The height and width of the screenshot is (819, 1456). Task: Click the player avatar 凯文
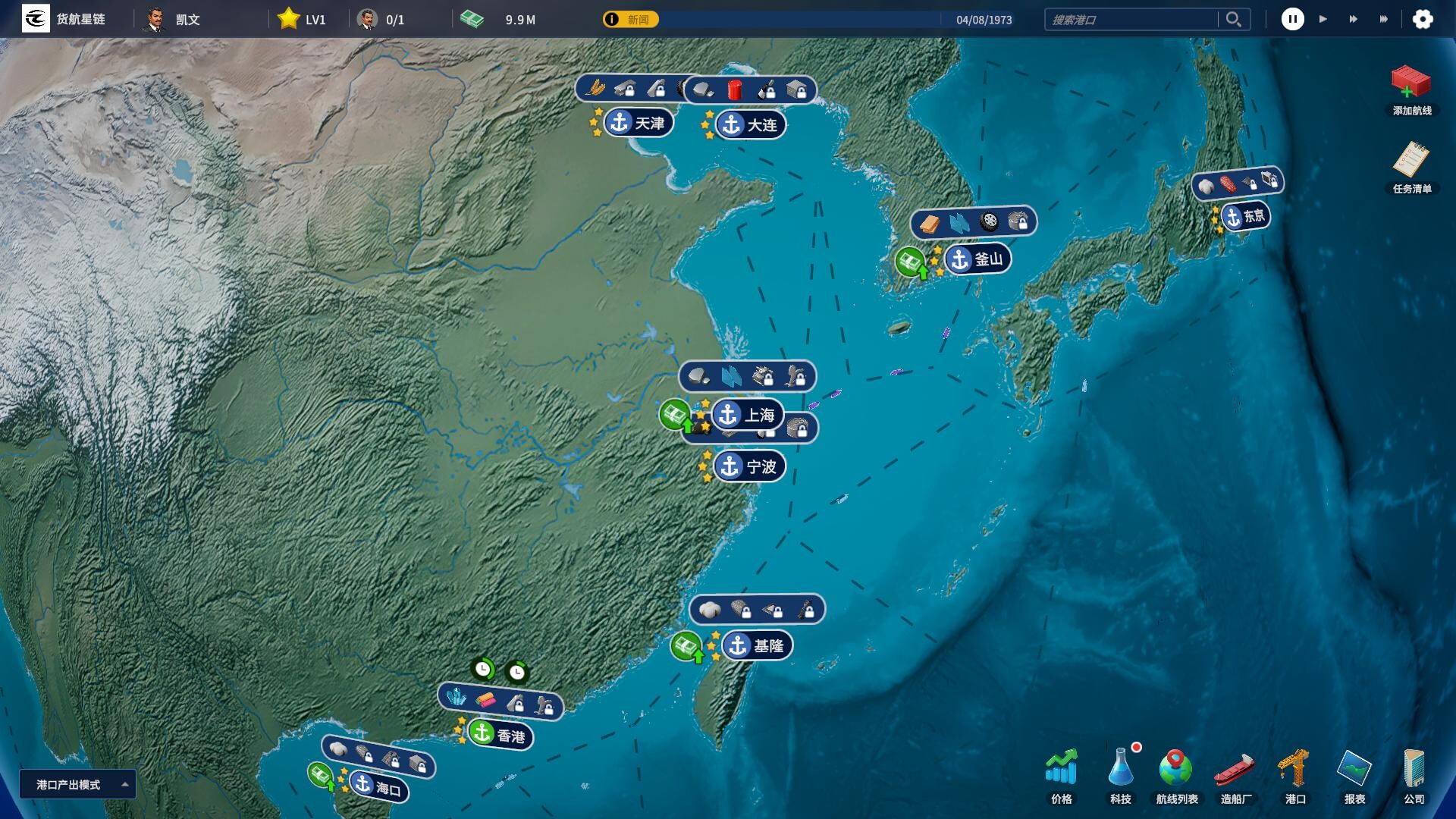pos(155,19)
